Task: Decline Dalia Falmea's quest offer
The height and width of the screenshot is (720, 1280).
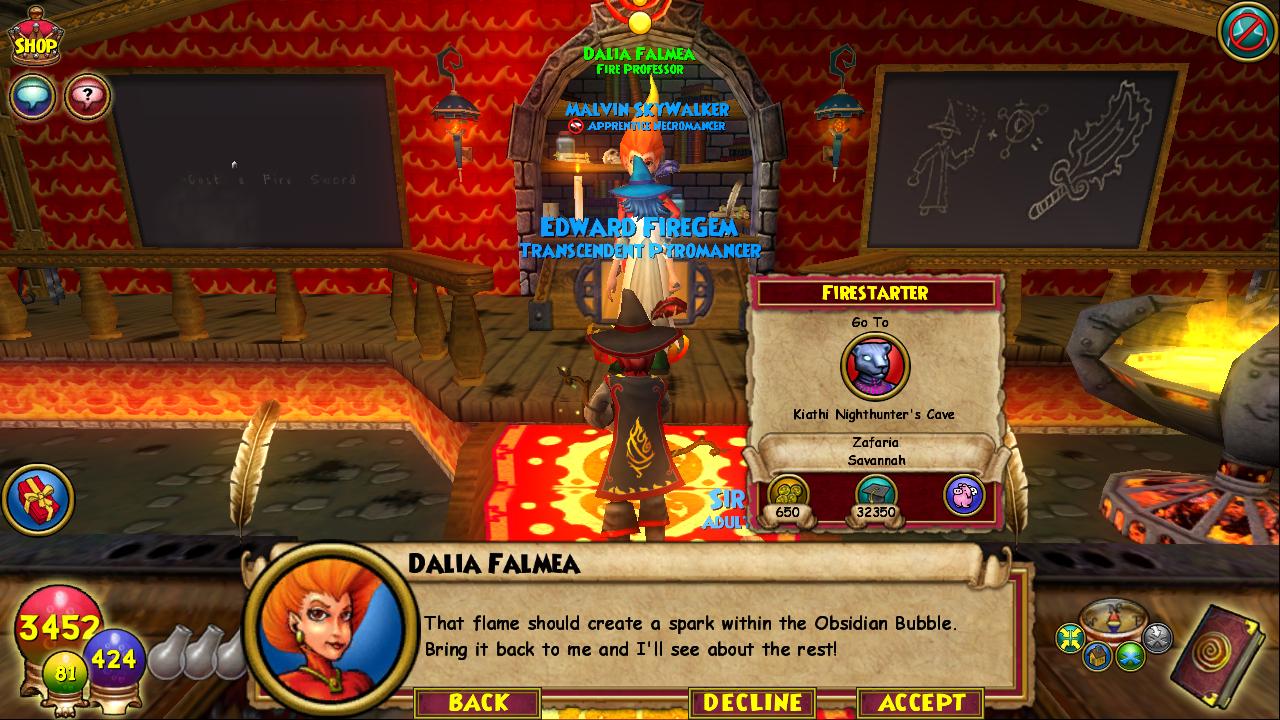Action: [752, 702]
